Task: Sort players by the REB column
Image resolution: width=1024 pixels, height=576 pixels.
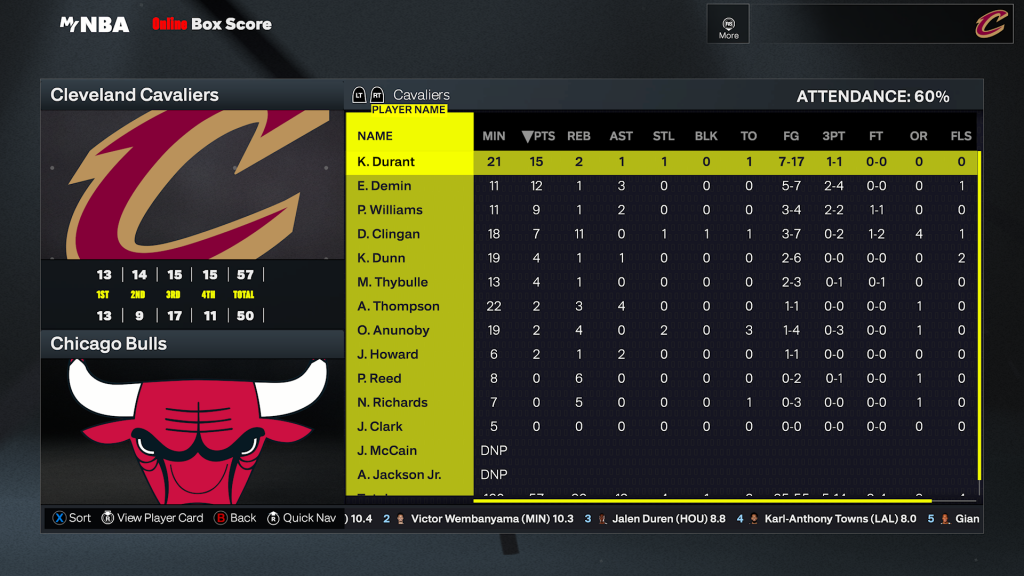Action: (579, 136)
